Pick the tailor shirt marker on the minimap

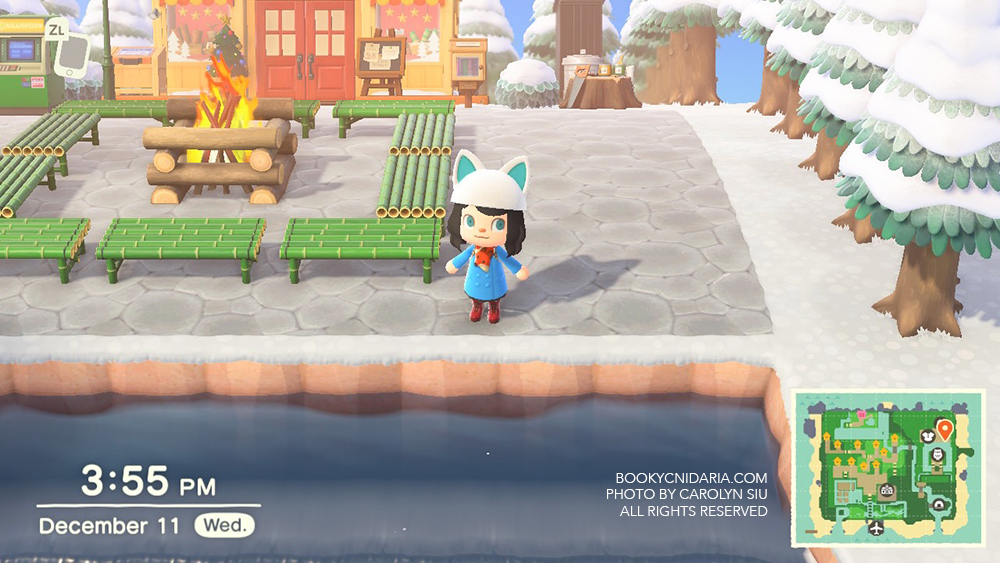point(927,434)
